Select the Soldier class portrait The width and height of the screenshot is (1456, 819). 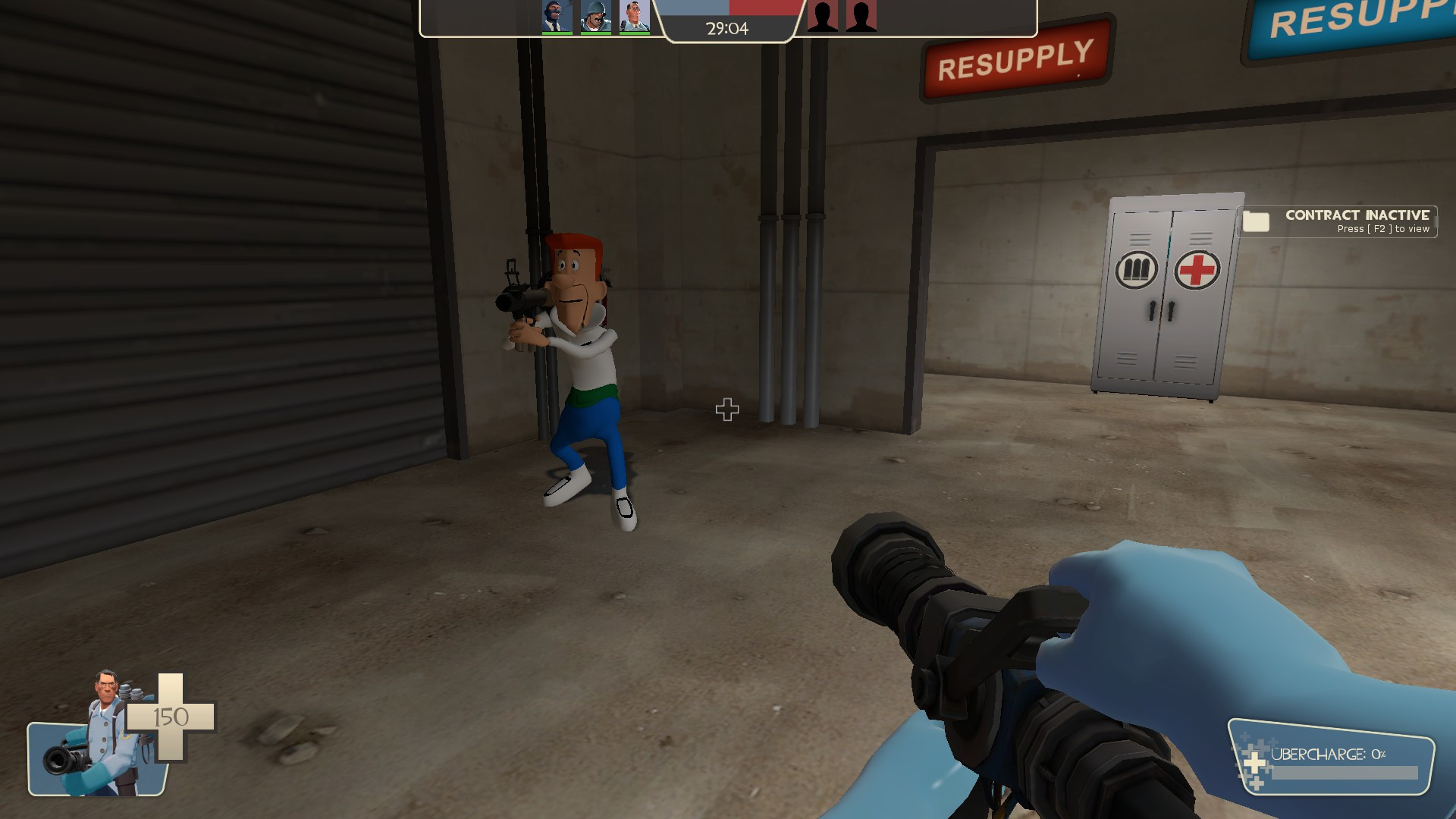coord(595,15)
